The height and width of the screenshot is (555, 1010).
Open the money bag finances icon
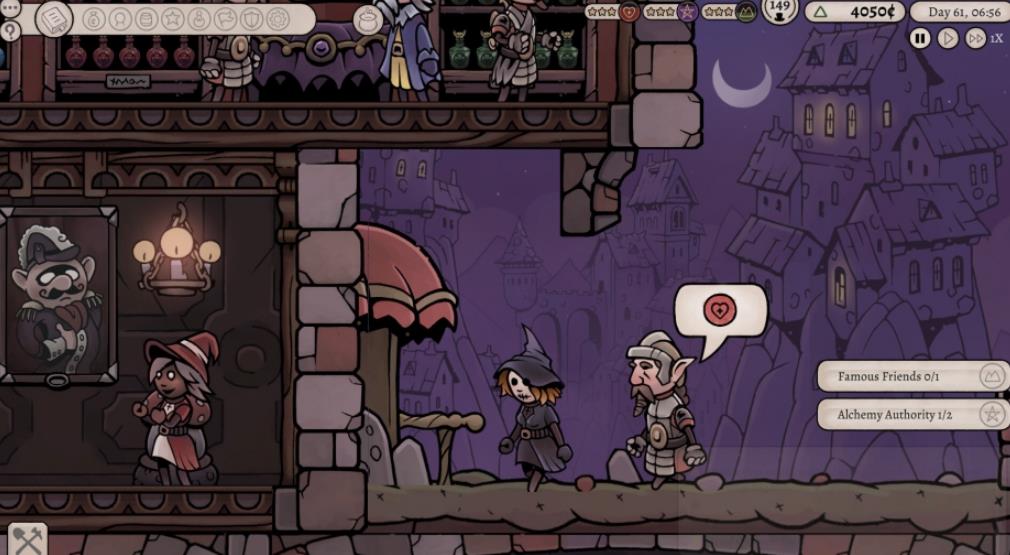click(94, 19)
